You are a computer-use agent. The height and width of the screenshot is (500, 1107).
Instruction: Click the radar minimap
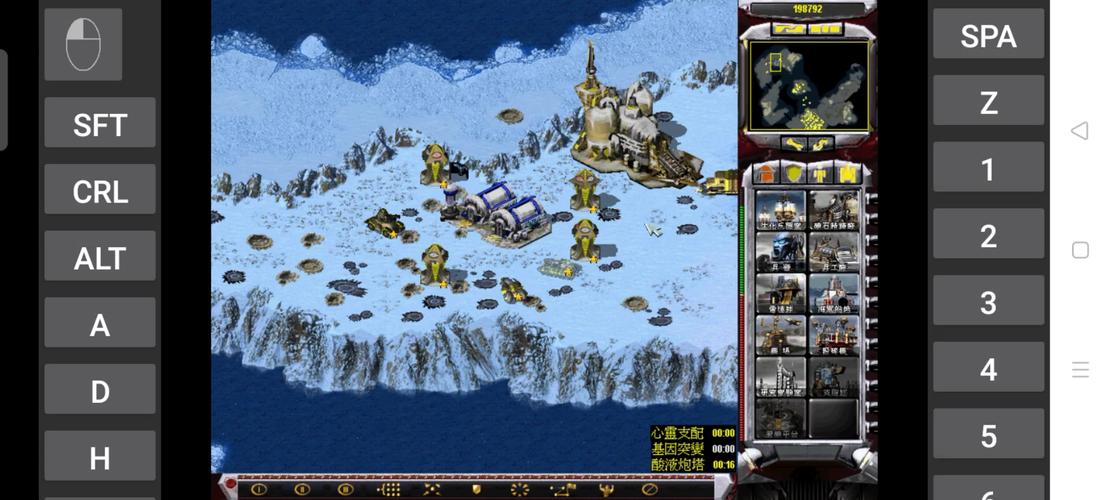(x=808, y=85)
